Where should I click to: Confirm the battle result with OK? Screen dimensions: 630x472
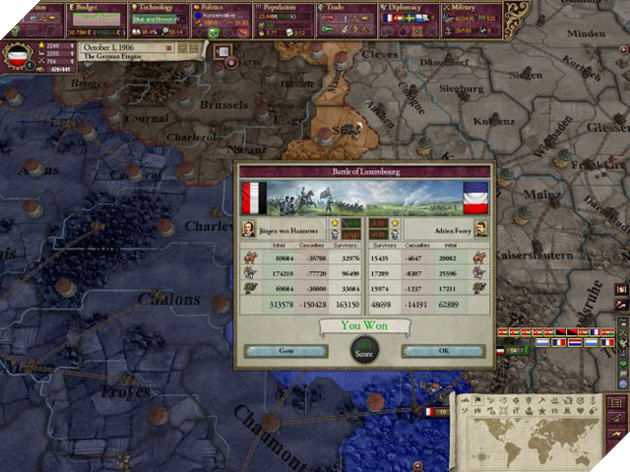[443, 351]
